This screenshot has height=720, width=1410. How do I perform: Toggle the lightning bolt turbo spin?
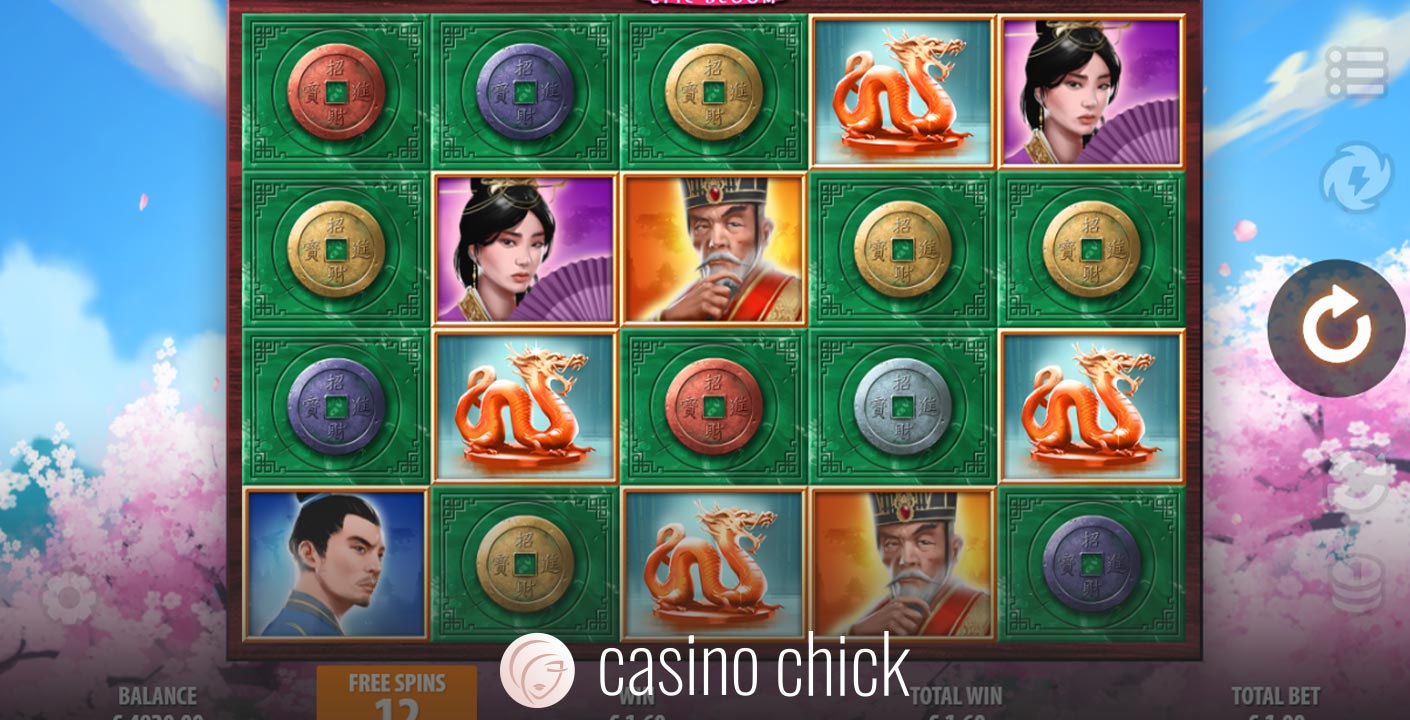click(1356, 178)
